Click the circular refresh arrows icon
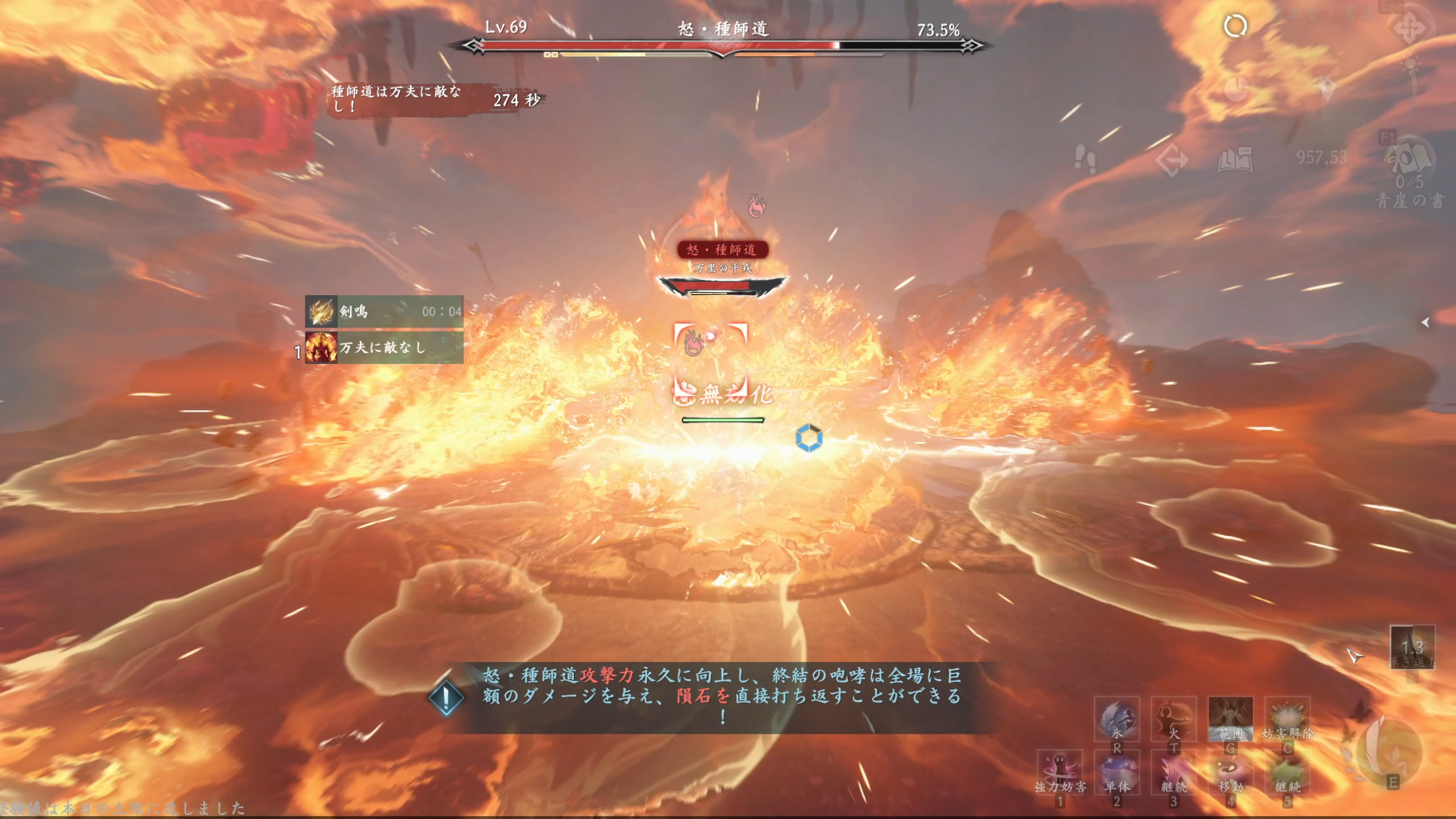This screenshot has height=819, width=1456. click(1235, 26)
